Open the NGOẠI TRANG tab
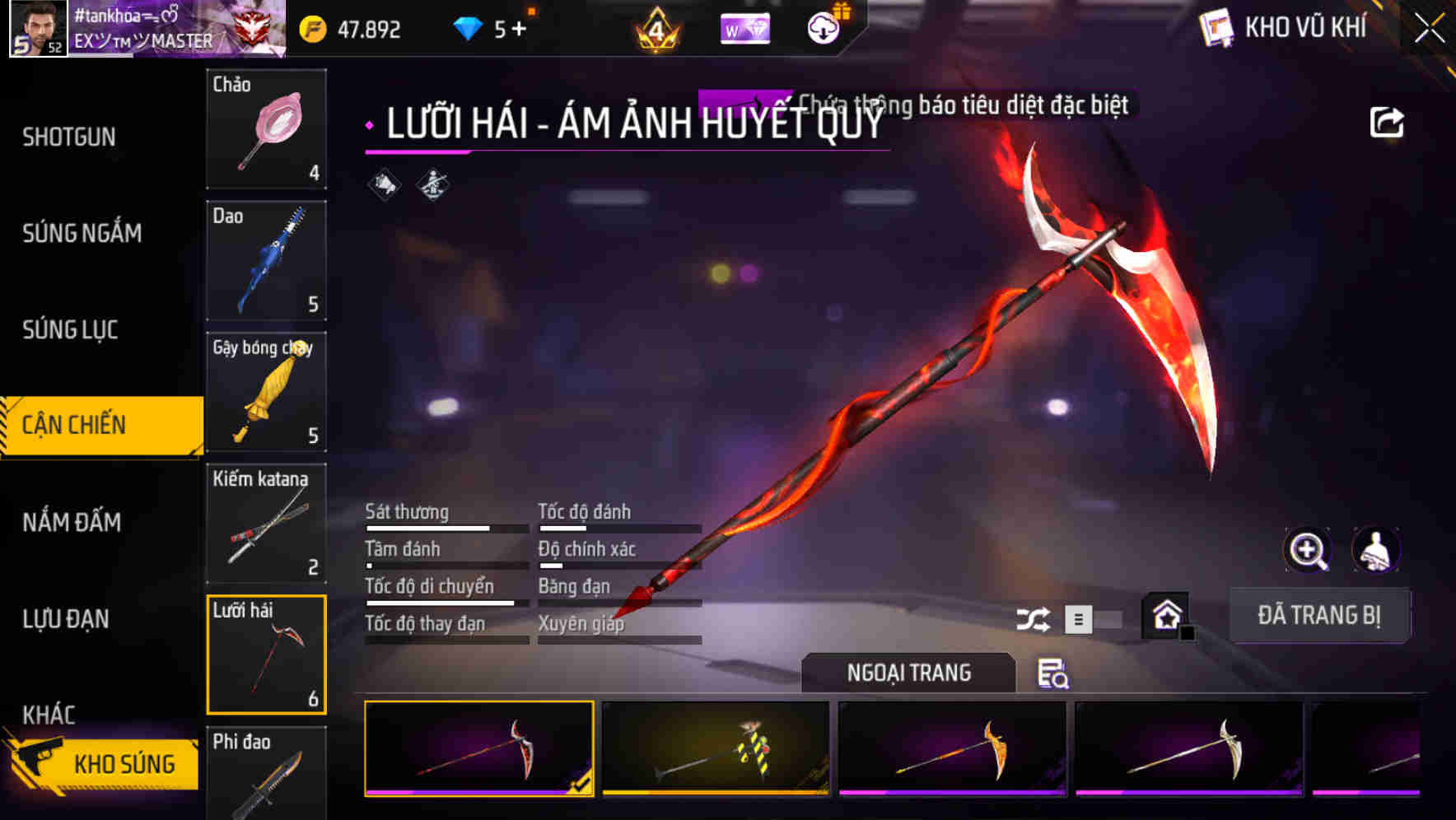 [908, 672]
